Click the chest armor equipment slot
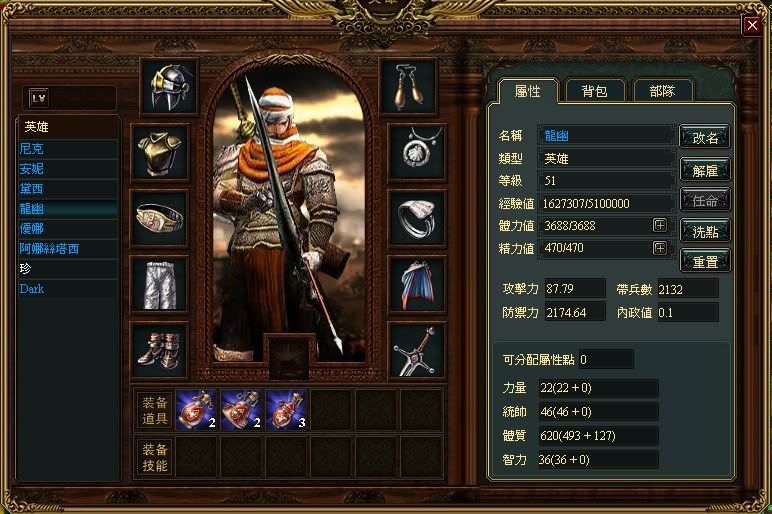 tap(159, 152)
